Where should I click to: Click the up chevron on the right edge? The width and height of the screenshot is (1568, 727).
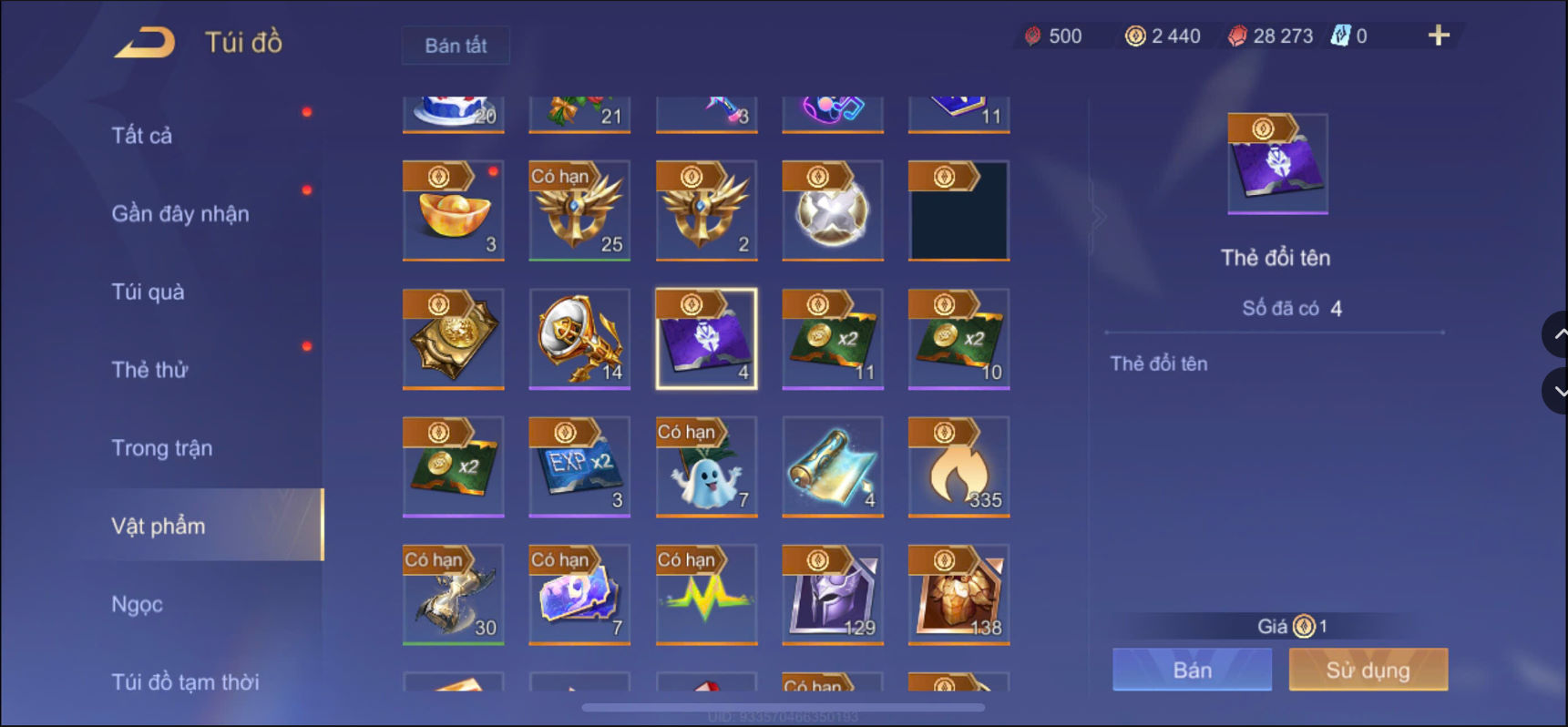point(1554,333)
